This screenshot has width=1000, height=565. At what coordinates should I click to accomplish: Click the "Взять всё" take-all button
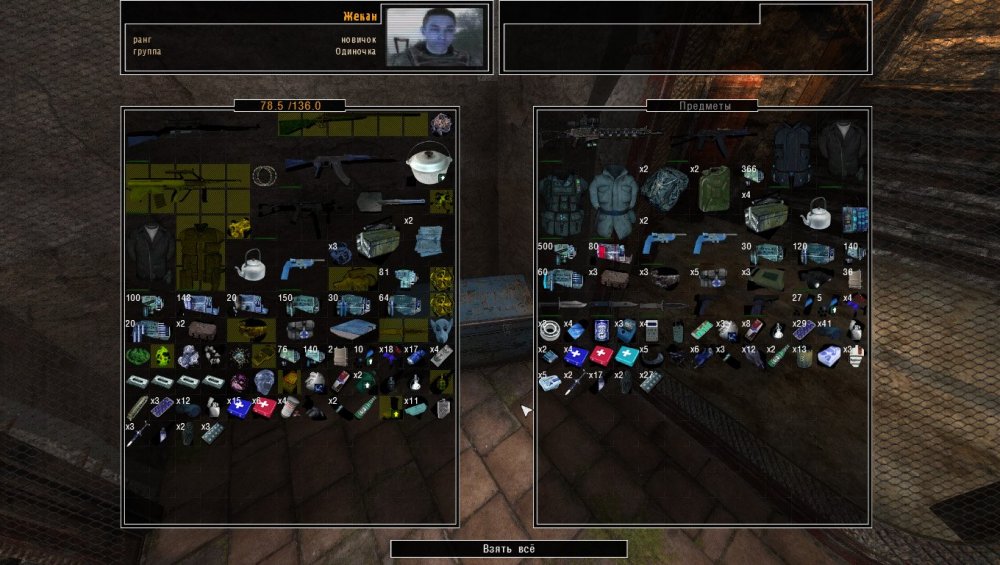coord(508,549)
